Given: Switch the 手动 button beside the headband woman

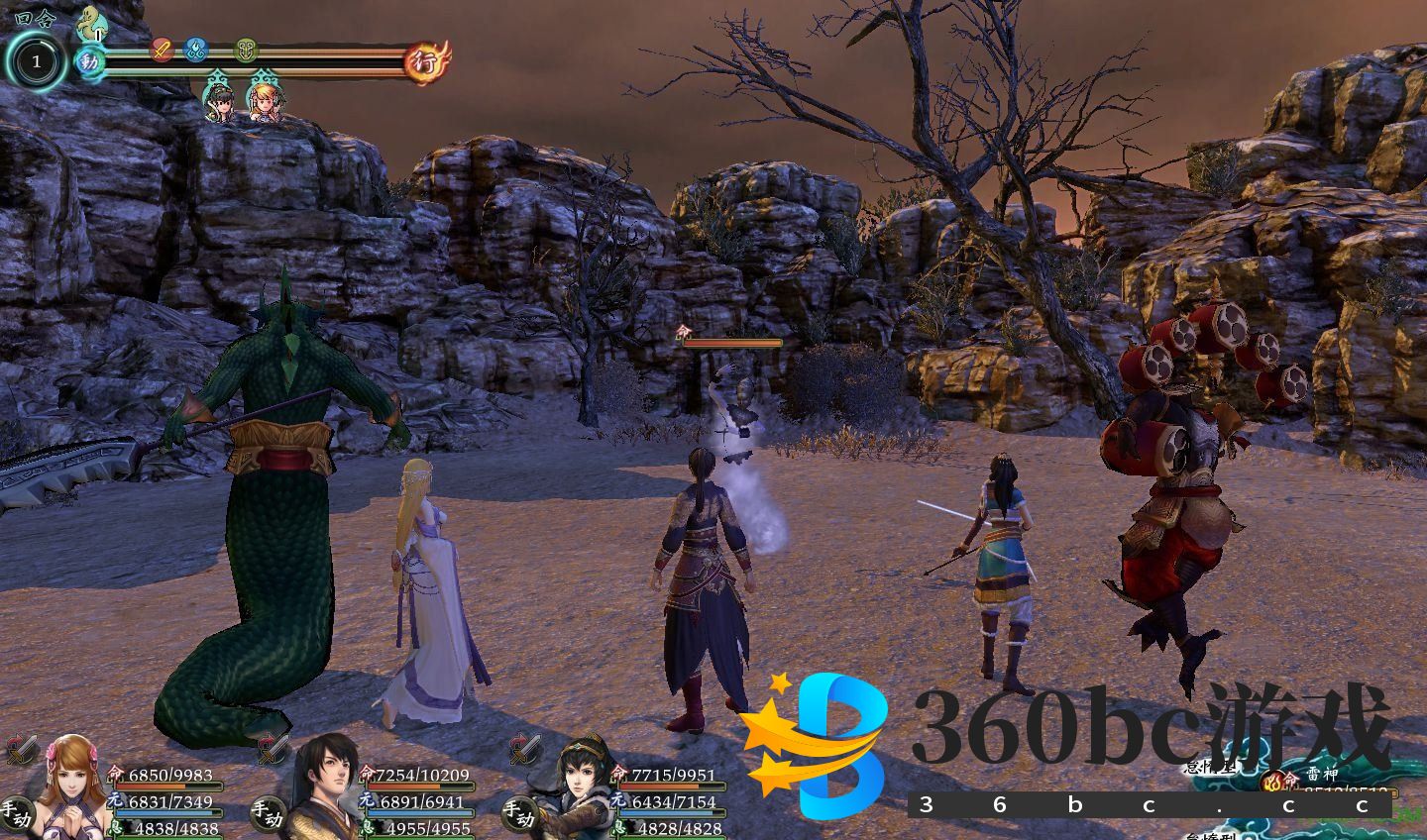Looking at the screenshot, I should point(517,816).
